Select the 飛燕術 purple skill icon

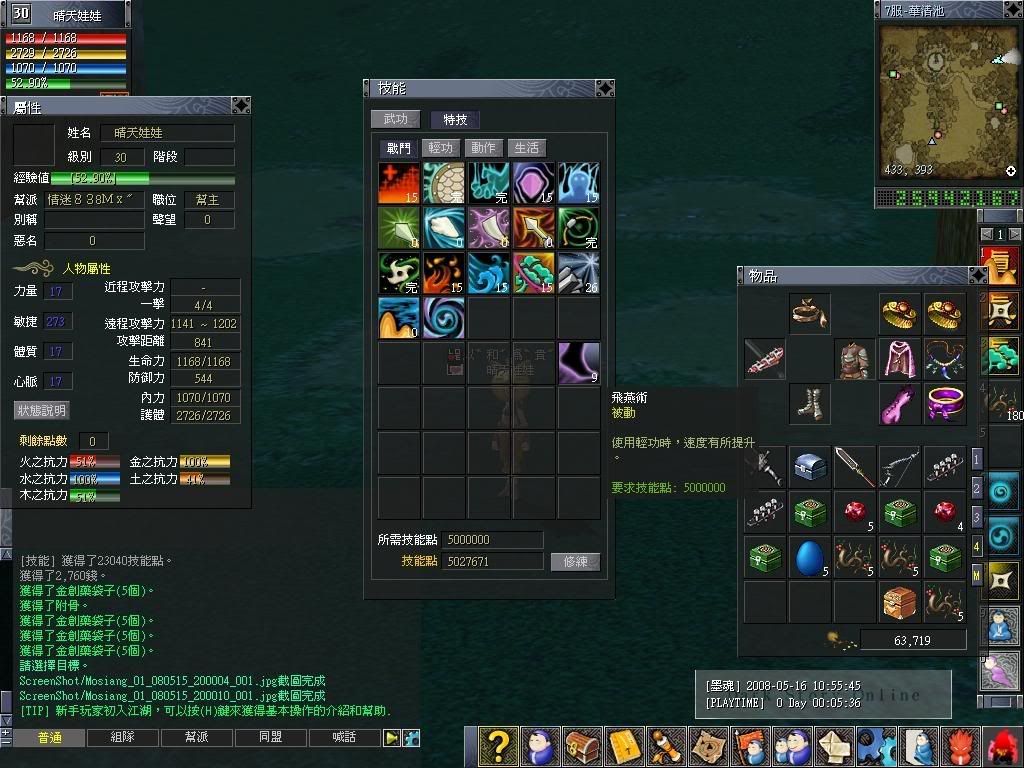point(579,362)
